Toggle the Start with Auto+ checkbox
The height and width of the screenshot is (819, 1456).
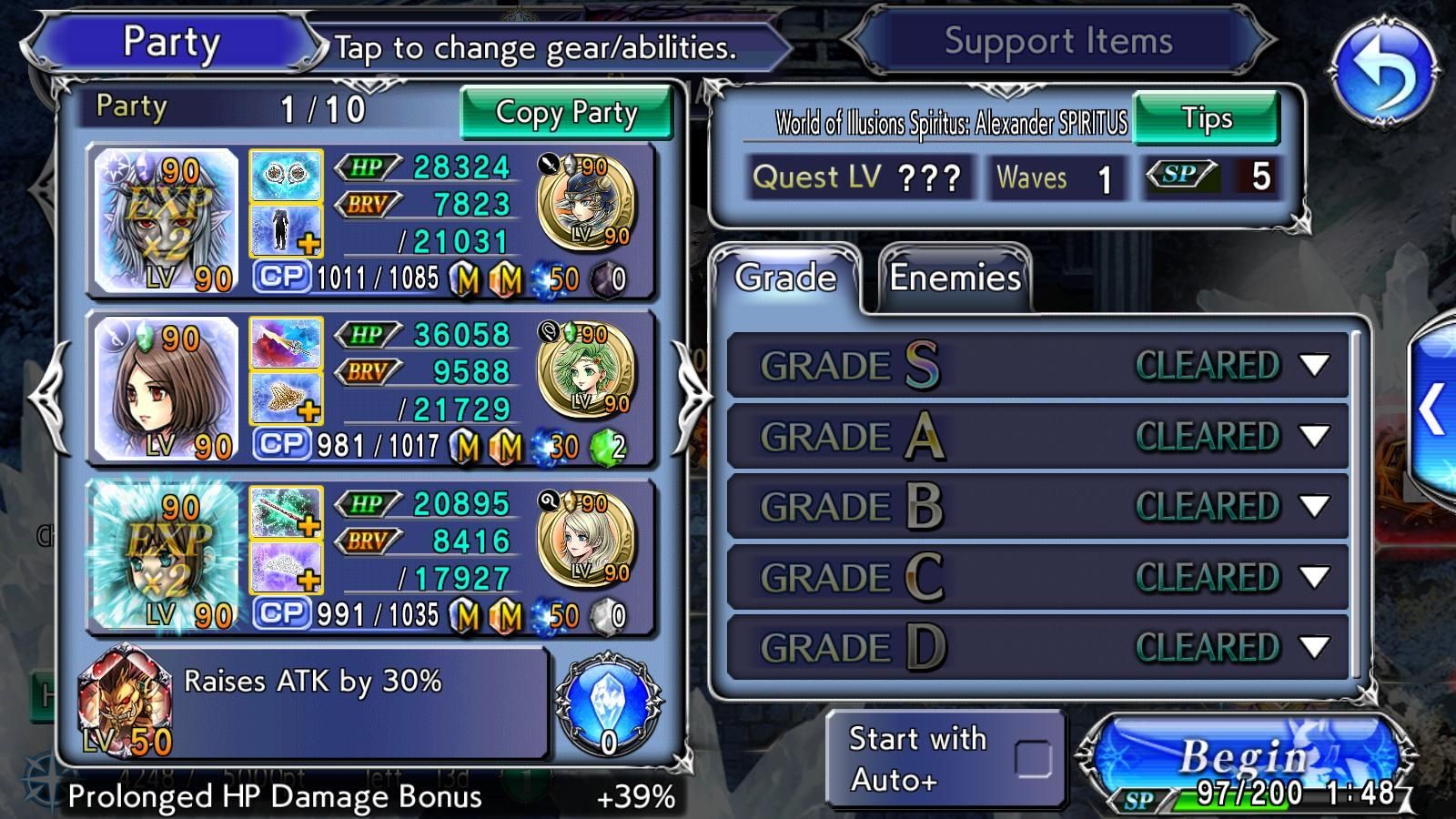(1033, 758)
